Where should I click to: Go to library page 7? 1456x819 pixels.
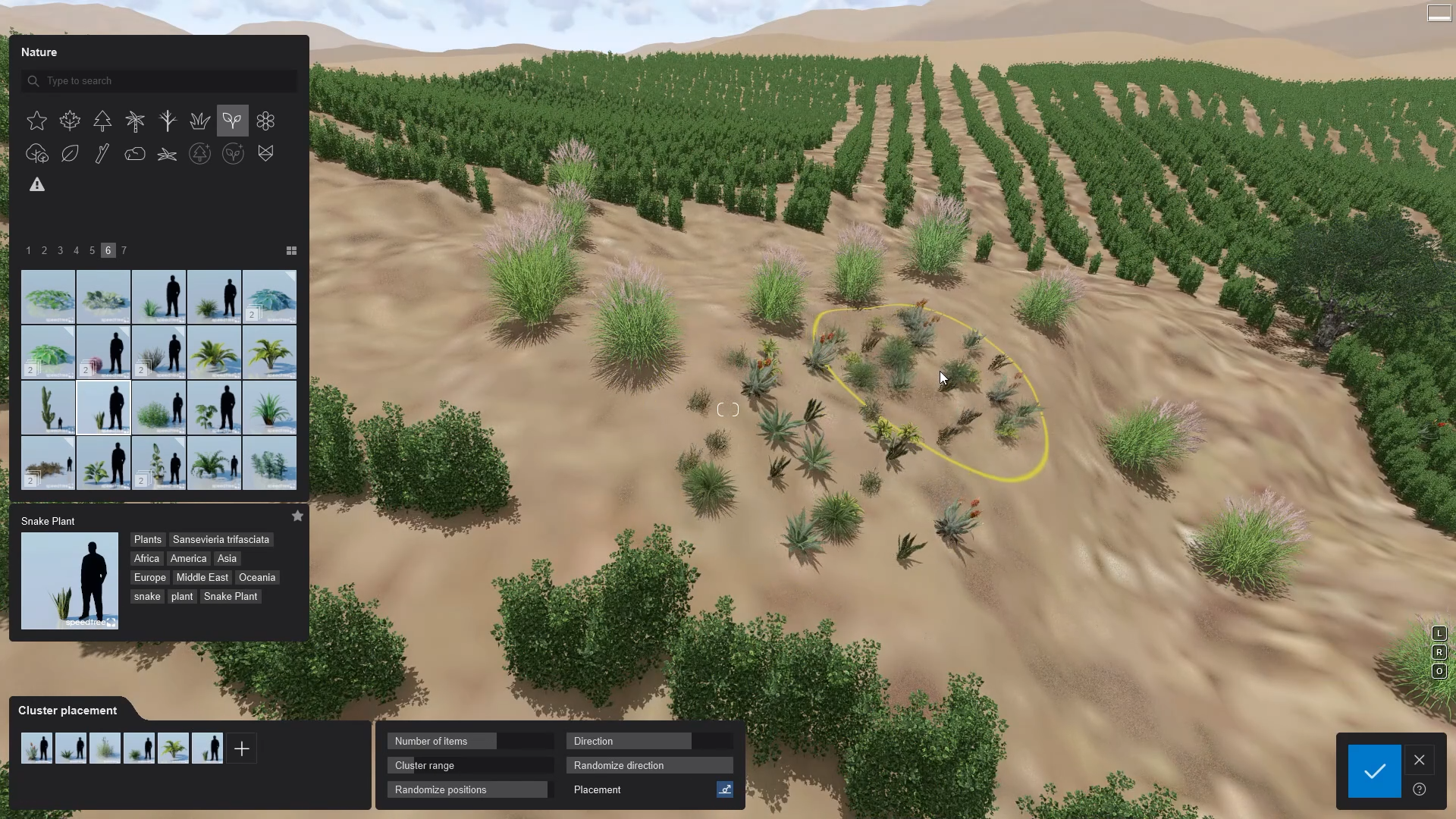(124, 250)
